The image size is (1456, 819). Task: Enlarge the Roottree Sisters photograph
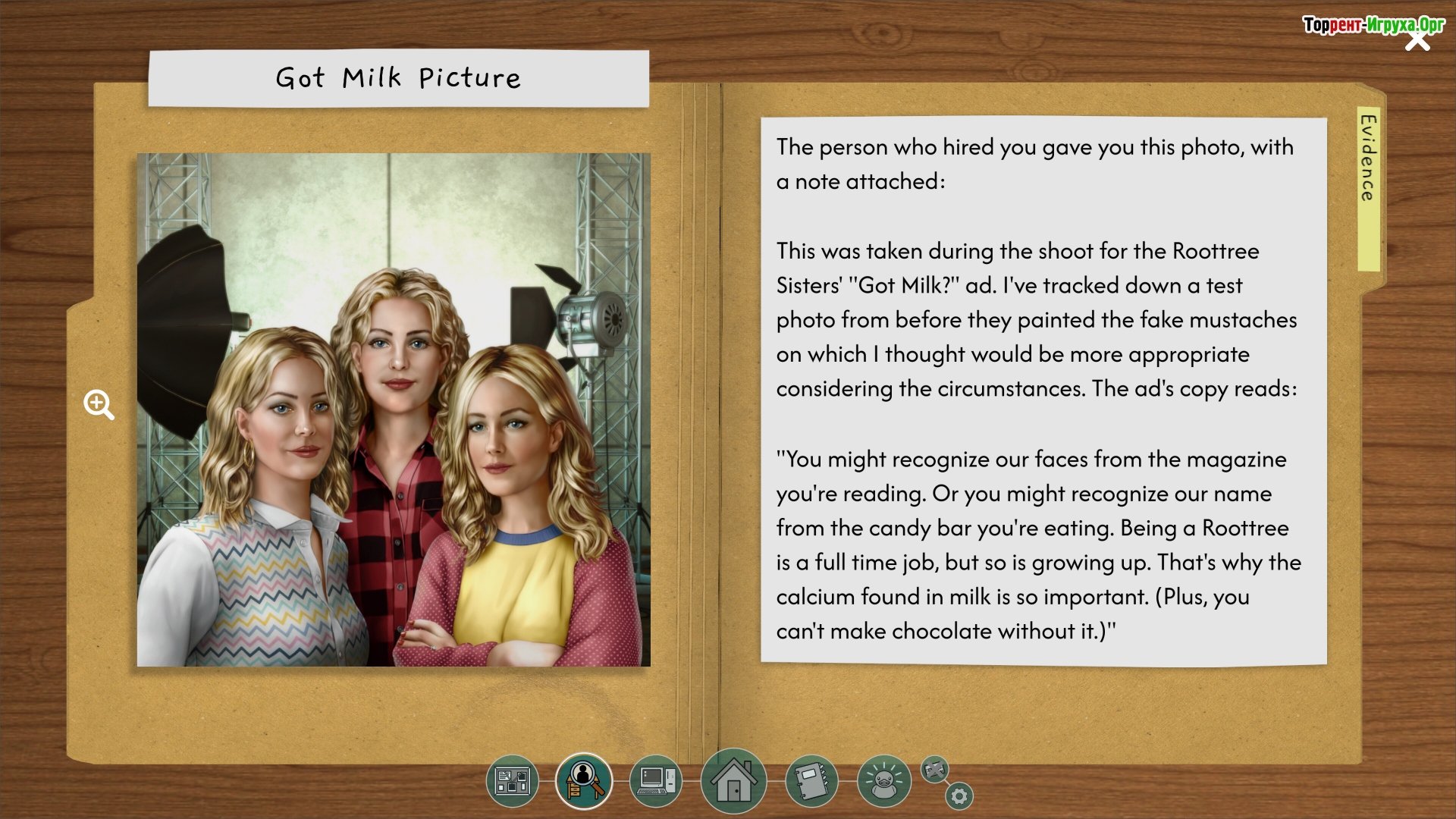click(393, 409)
